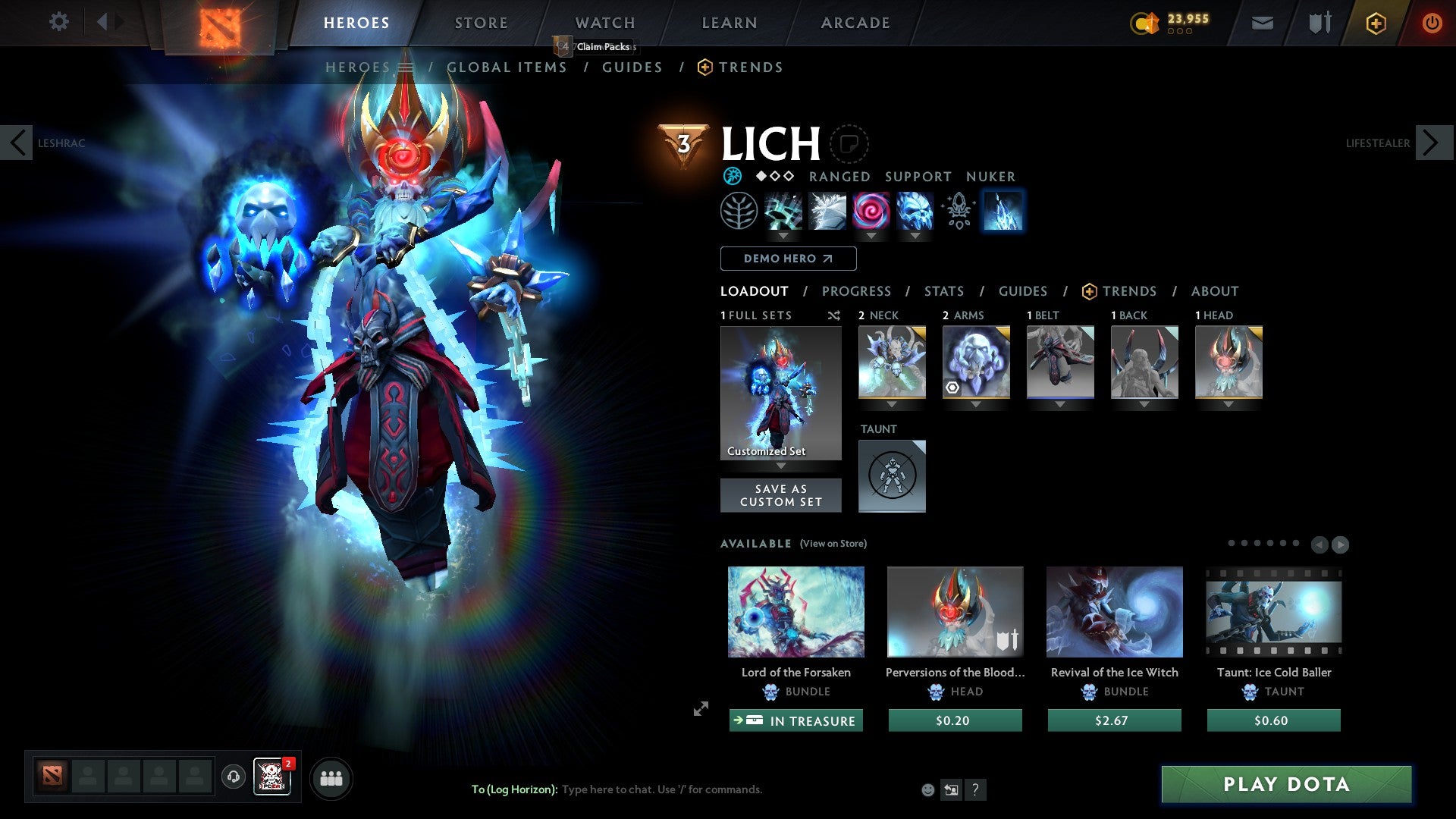1456x819 pixels.
Task: Select the Sinister Gaze ability icon
Action: pyautogui.click(x=870, y=211)
